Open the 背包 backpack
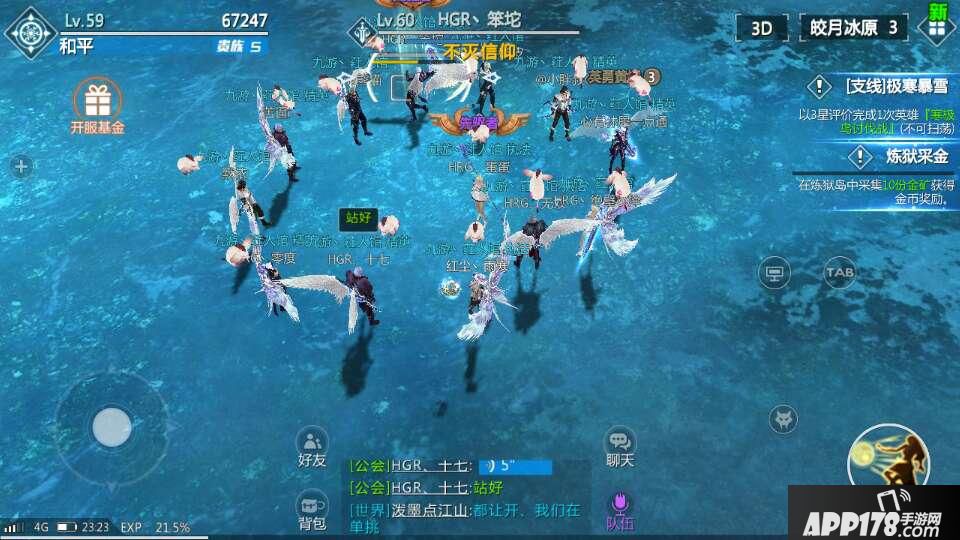Screen dimensions: 960x540 point(312,509)
